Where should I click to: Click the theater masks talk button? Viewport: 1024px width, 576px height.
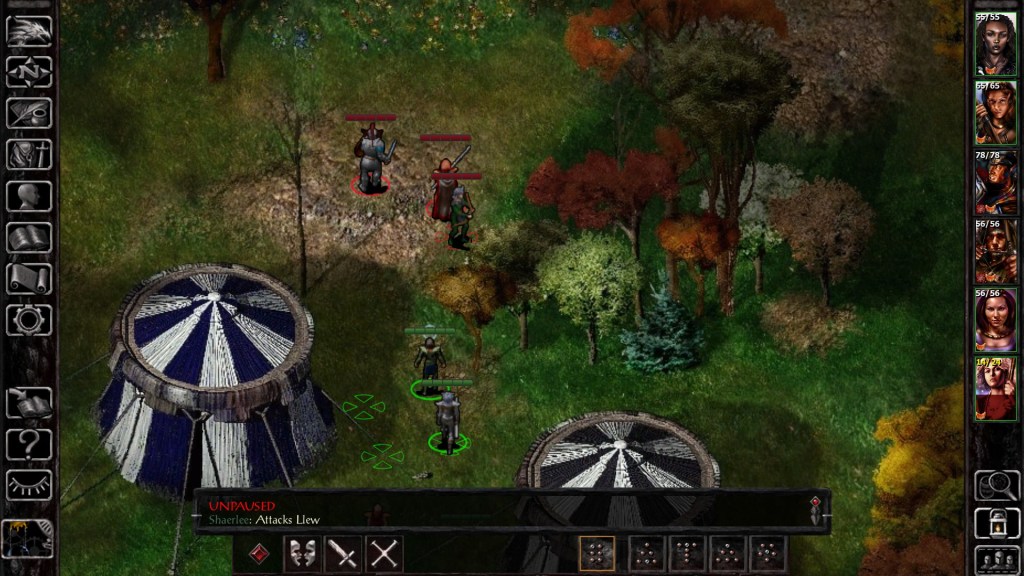[302, 553]
